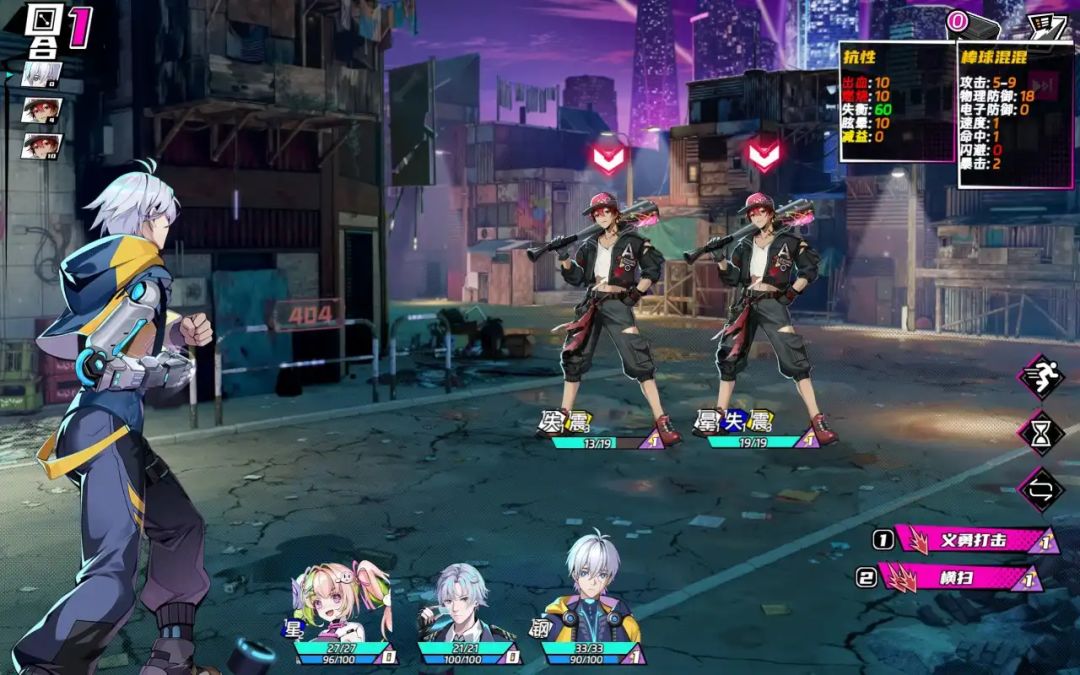The height and width of the screenshot is (675, 1080).
Task: Choose the hourglass wait action
Action: (x=1040, y=433)
